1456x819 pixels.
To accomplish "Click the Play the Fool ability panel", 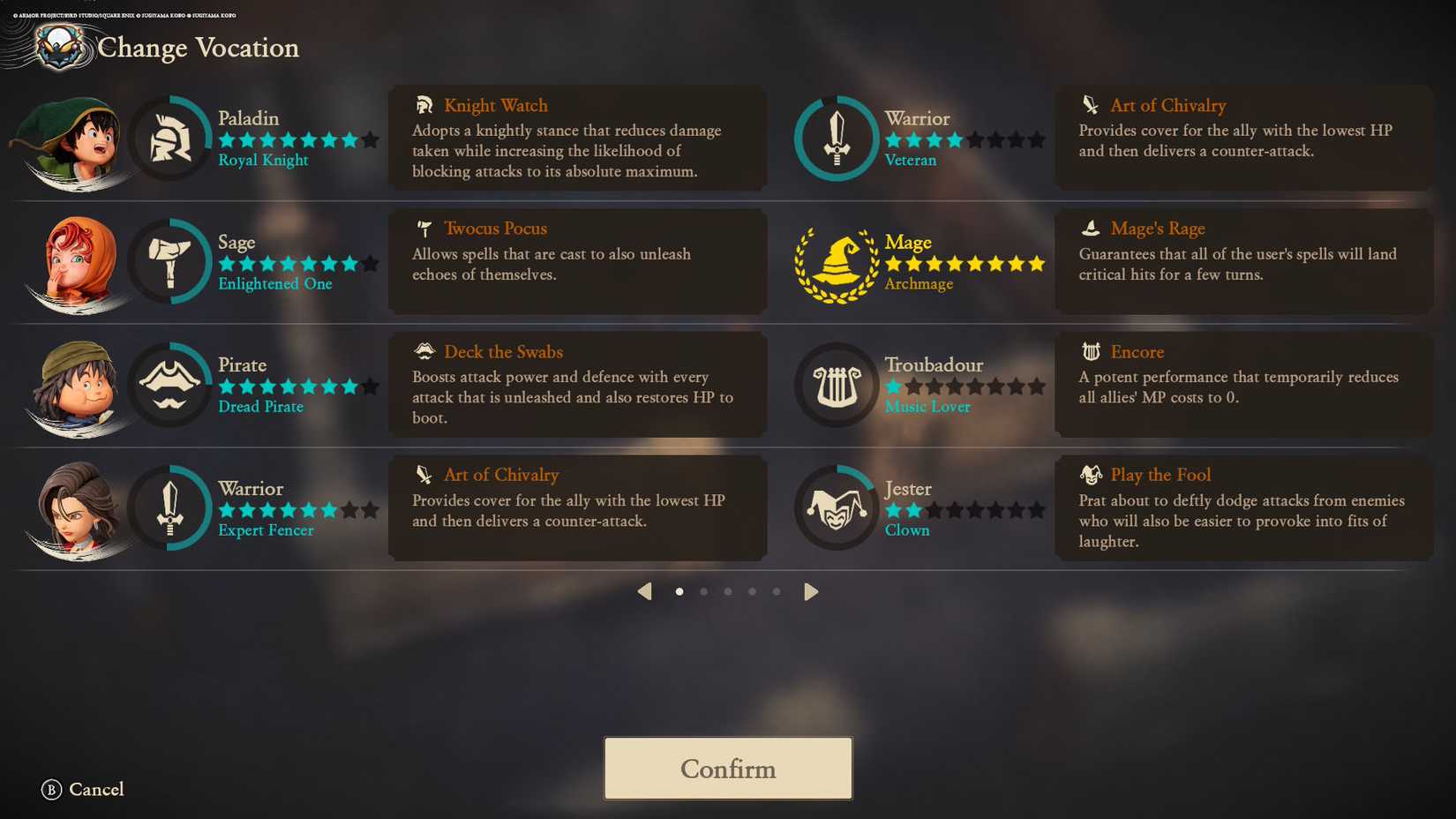I will click(x=1243, y=508).
